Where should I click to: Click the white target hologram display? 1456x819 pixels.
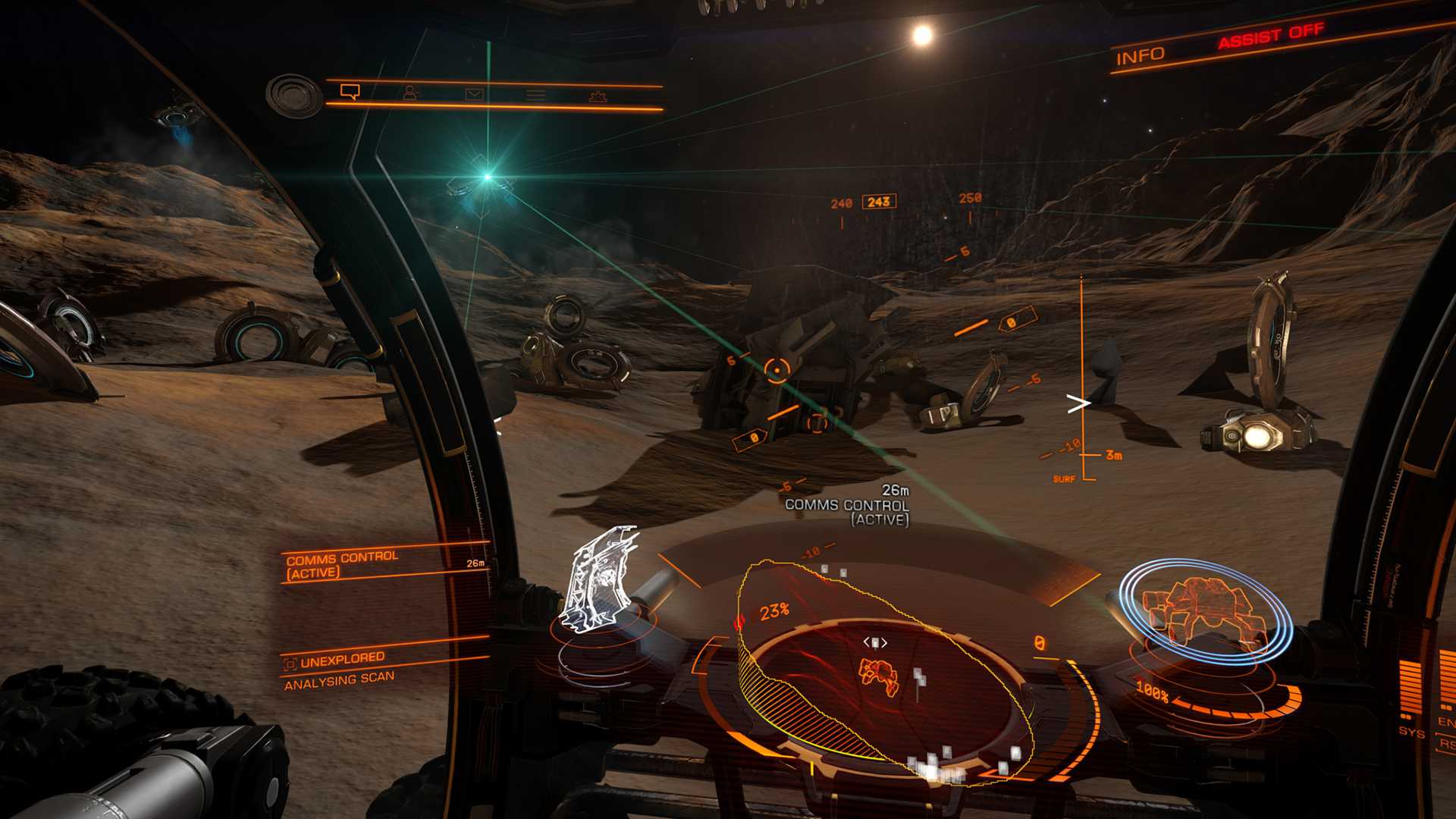click(601, 580)
